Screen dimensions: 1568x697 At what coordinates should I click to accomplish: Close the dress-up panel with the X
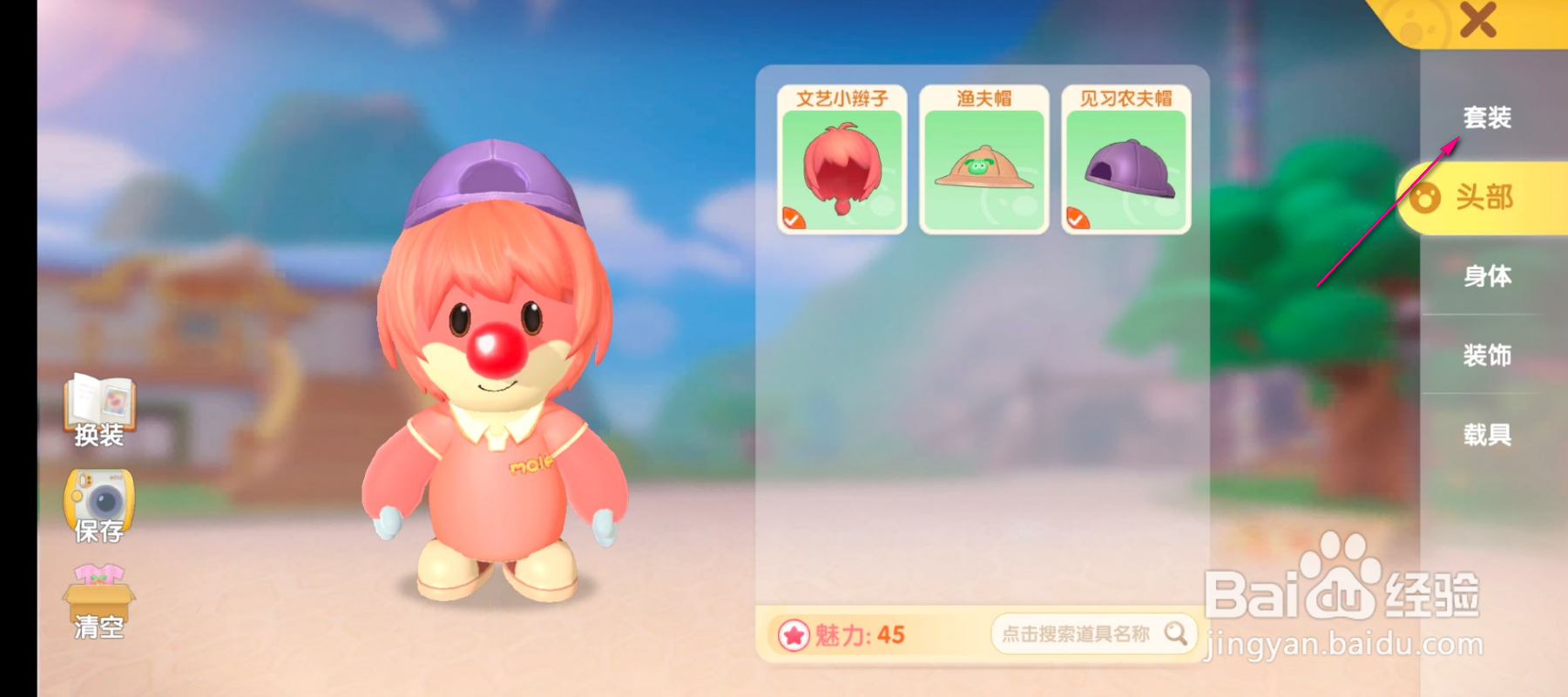pyautogui.click(x=1479, y=22)
